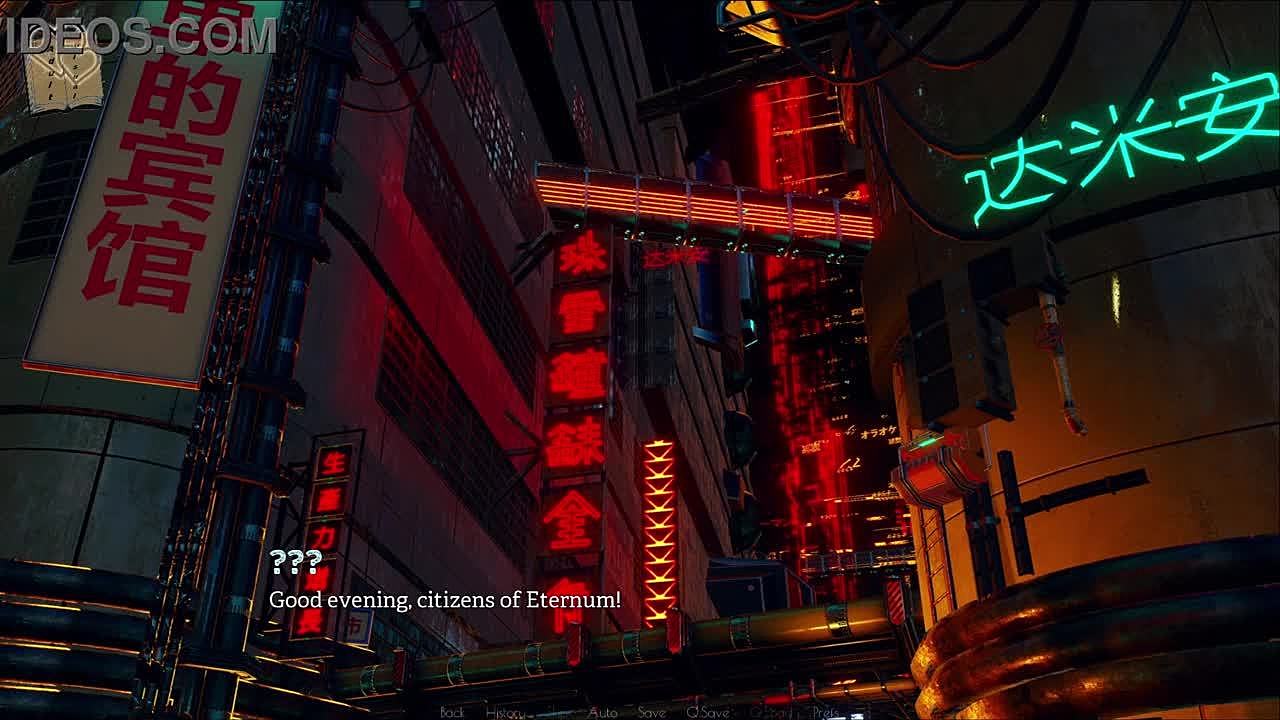Screen dimensions: 1280x720
Task: Open the Save game screen
Action: point(652,712)
